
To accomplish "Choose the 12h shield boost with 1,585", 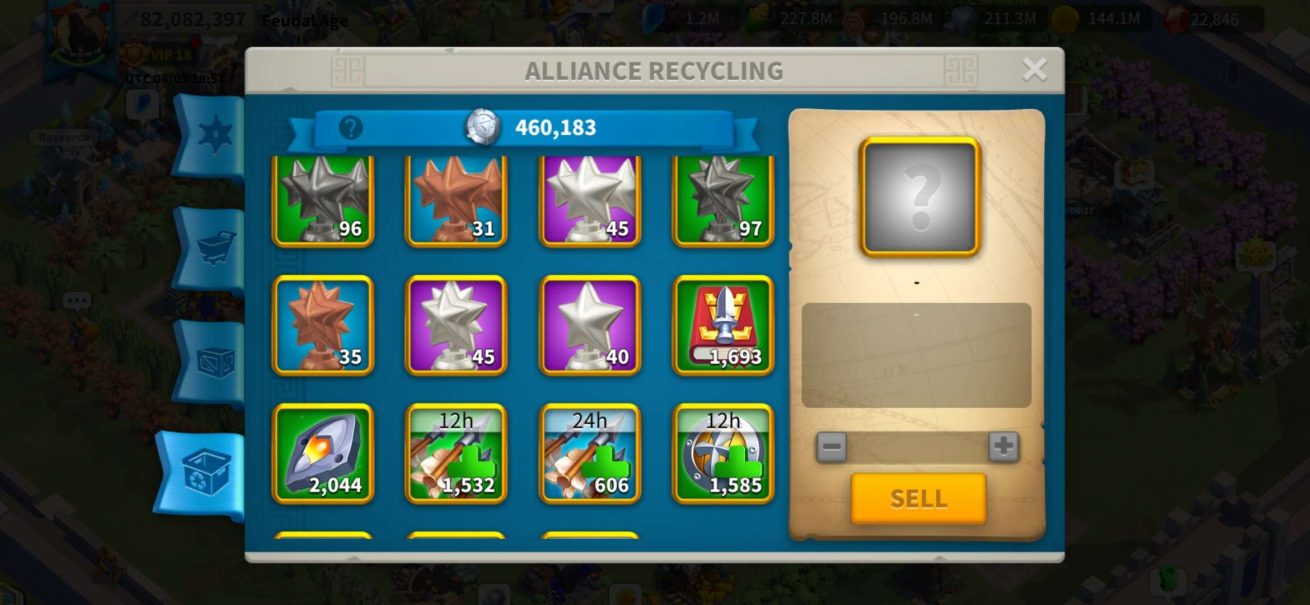I will (723, 453).
